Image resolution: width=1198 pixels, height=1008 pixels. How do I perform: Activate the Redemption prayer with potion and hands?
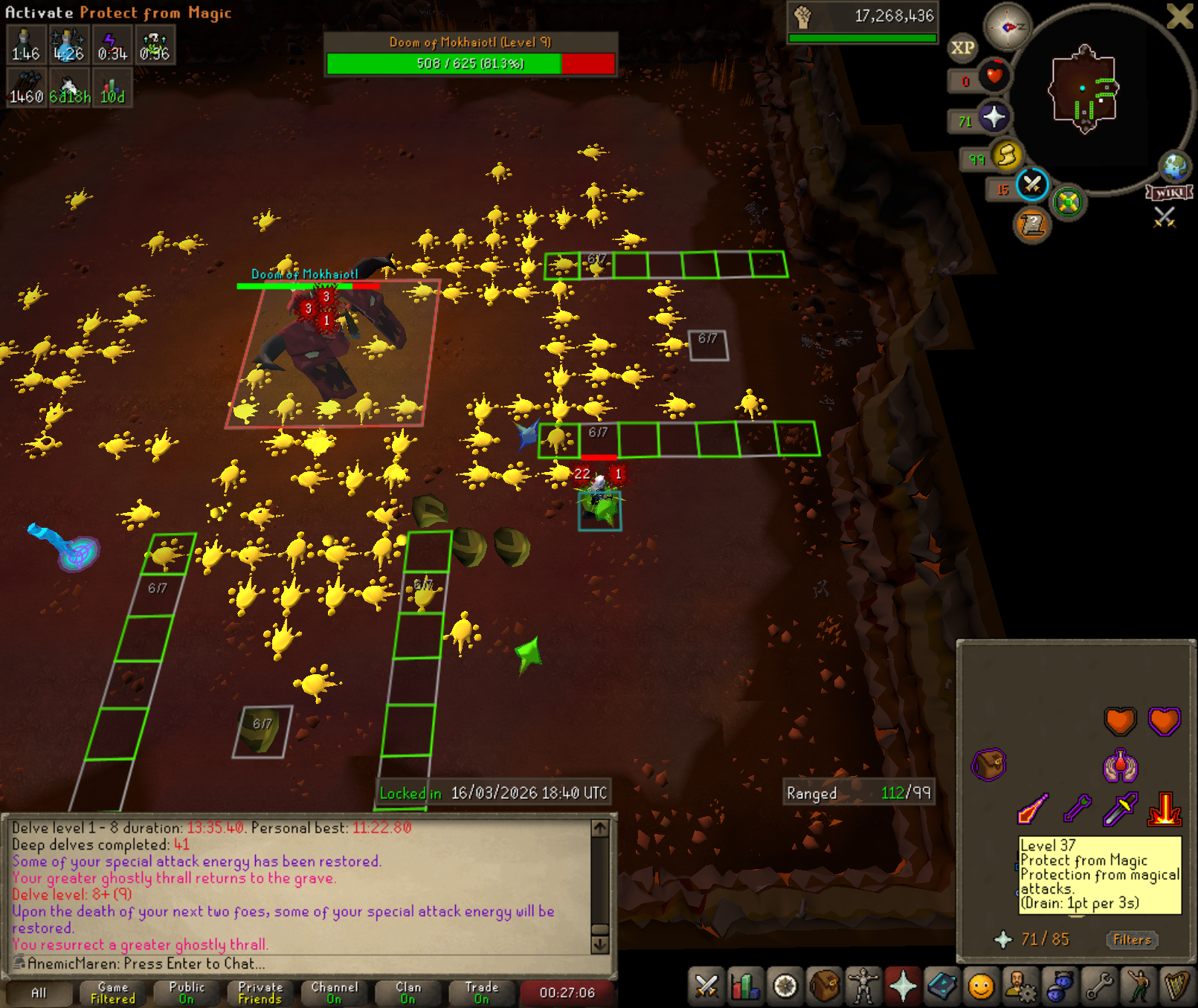pos(1120,765)
